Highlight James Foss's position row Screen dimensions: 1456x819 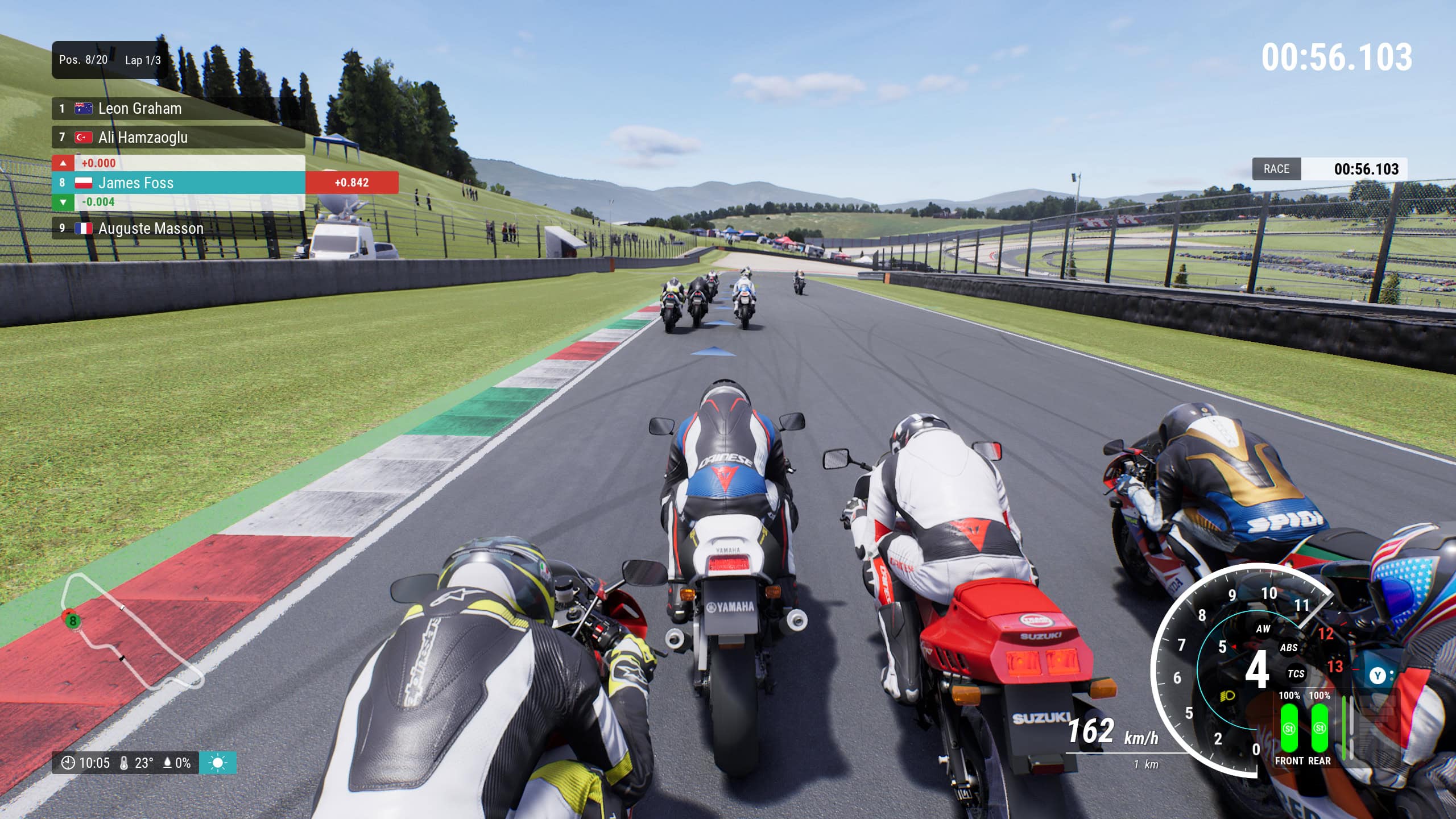coord(178,183)
